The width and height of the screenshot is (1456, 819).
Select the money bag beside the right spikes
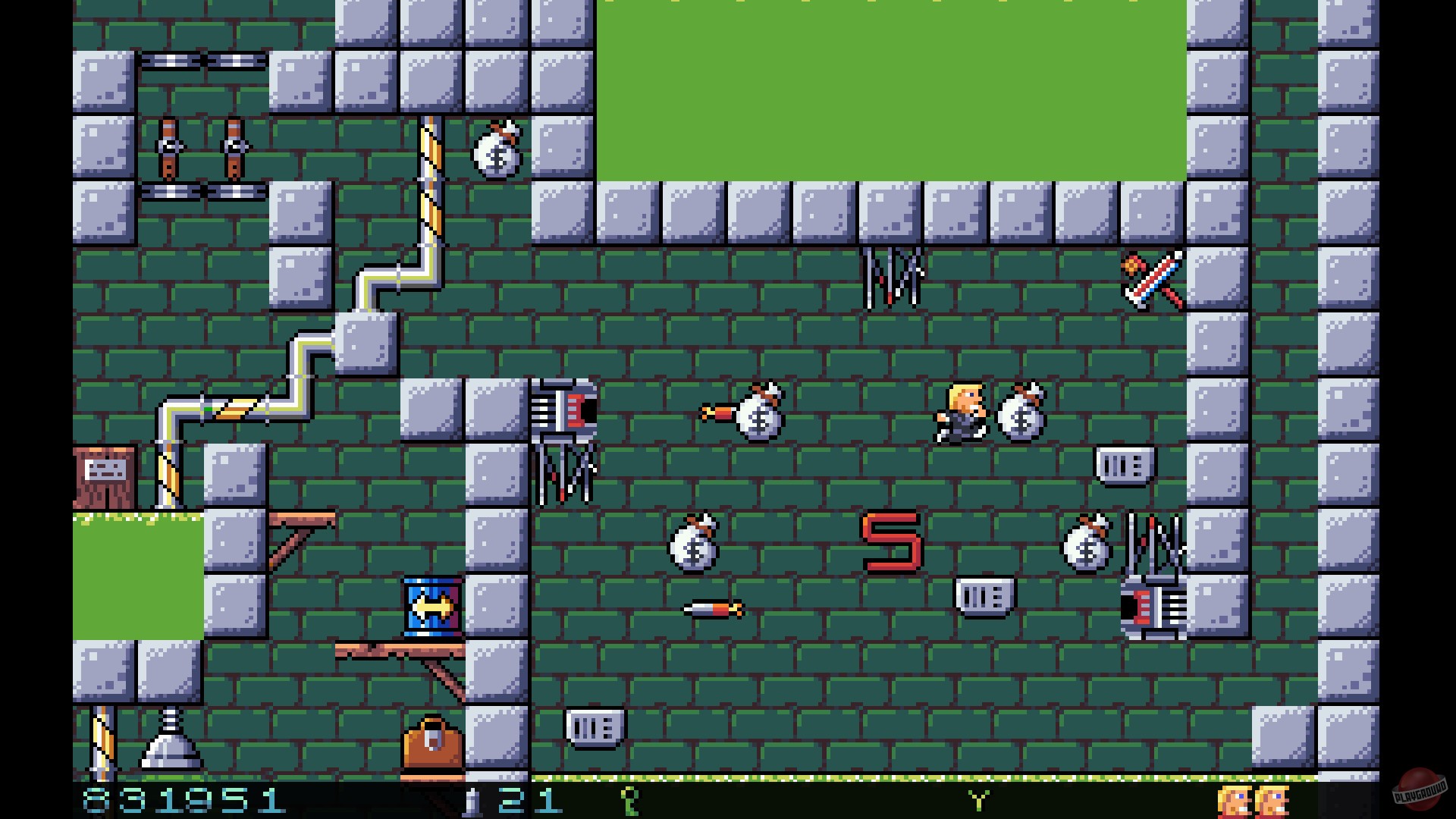click(1084, 546)
